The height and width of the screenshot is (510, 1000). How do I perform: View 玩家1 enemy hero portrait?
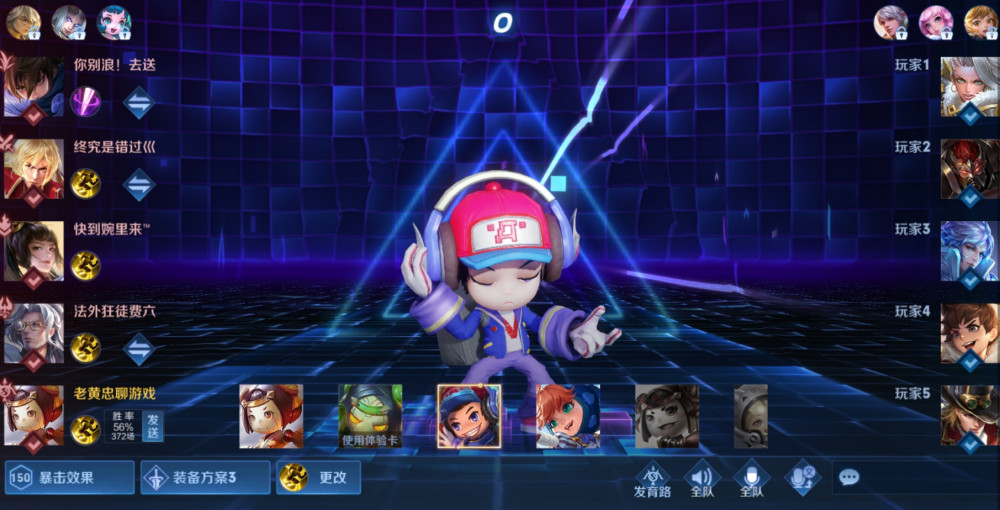pyautogui.click(x=969, y=87)
